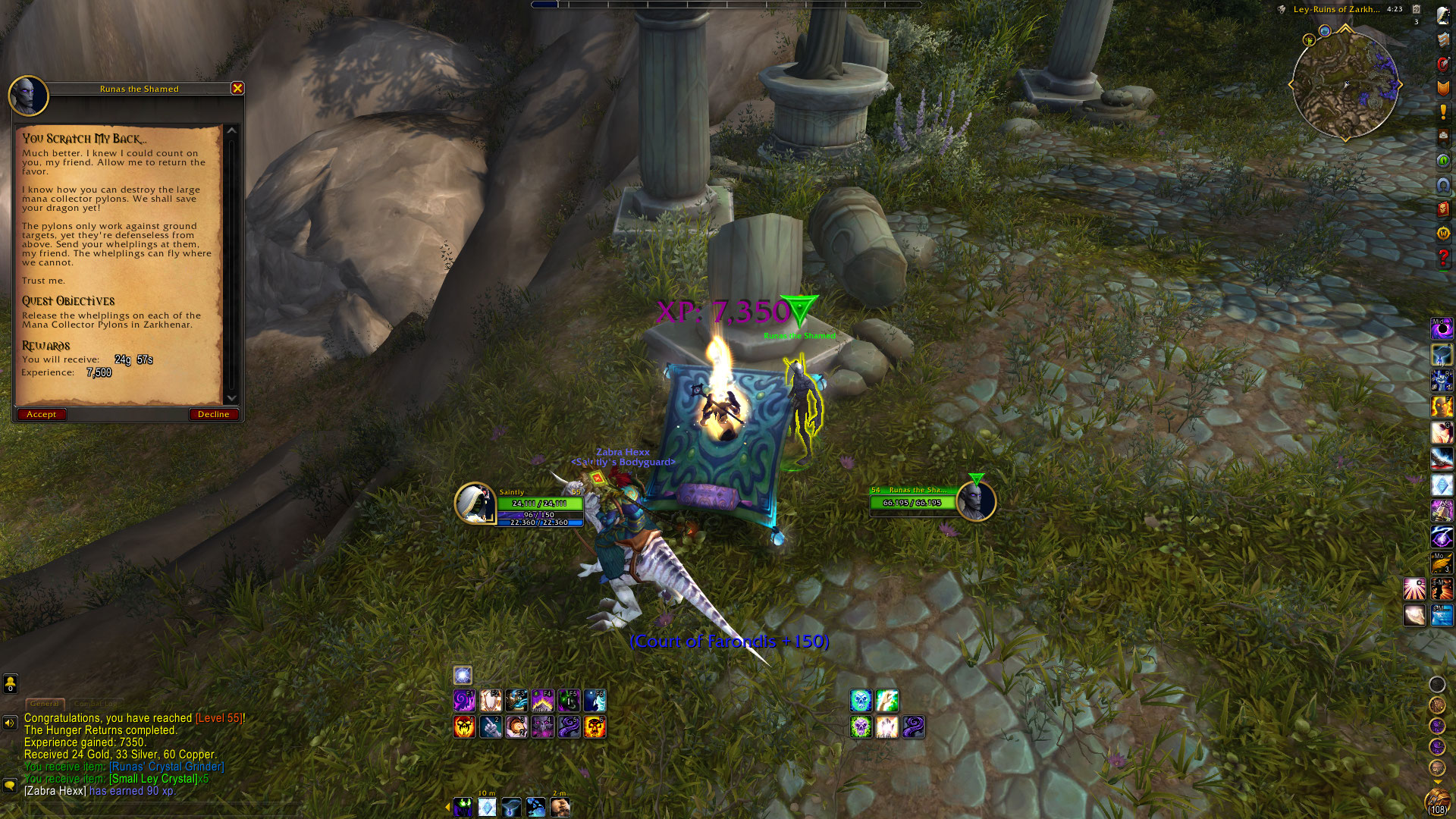Viewport: 1456px width, 819px height.
Task: Switch to the General chat tab
Action: coord(45,704)
